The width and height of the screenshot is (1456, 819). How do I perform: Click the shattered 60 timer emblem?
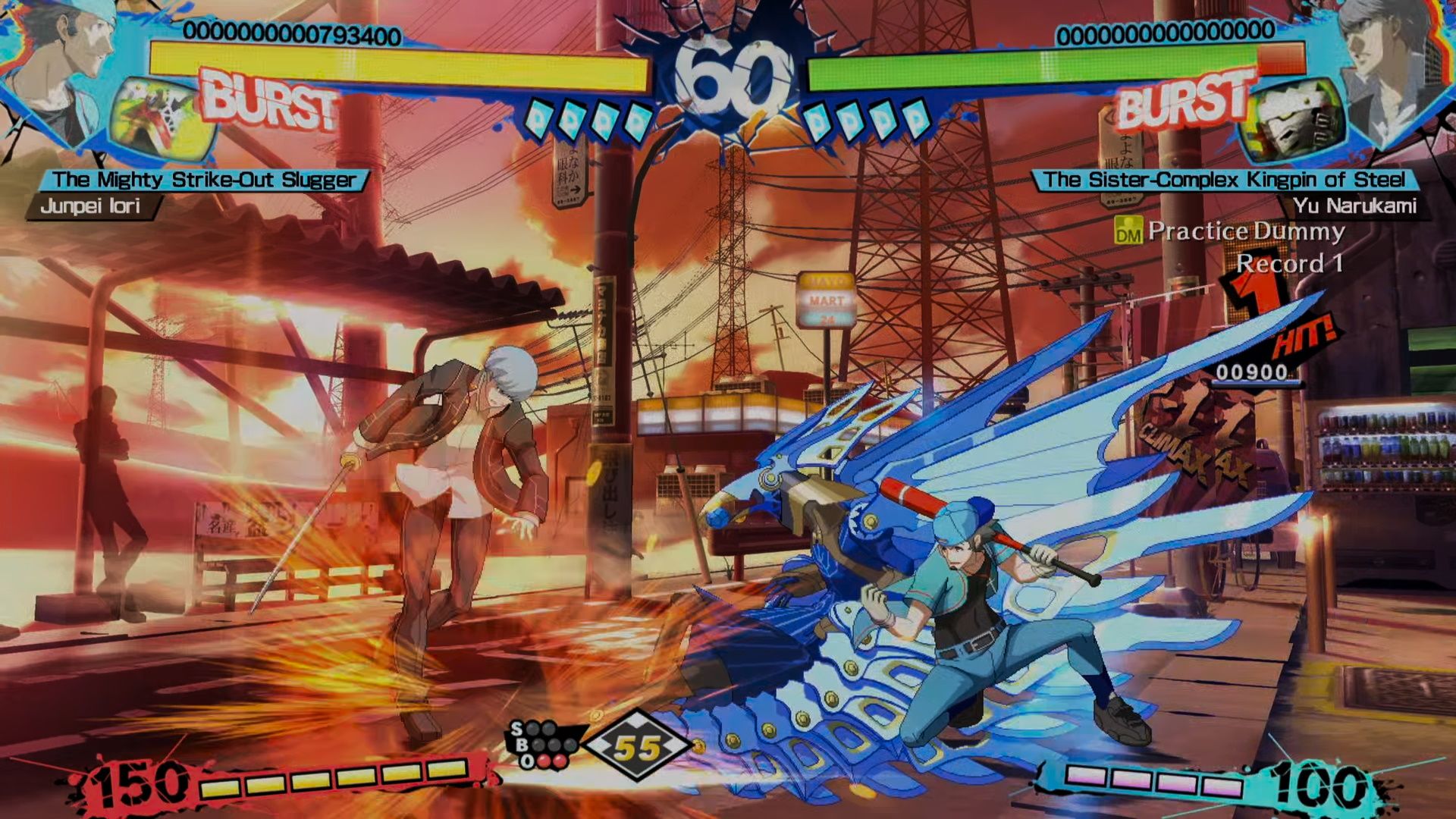coord(726,71)
